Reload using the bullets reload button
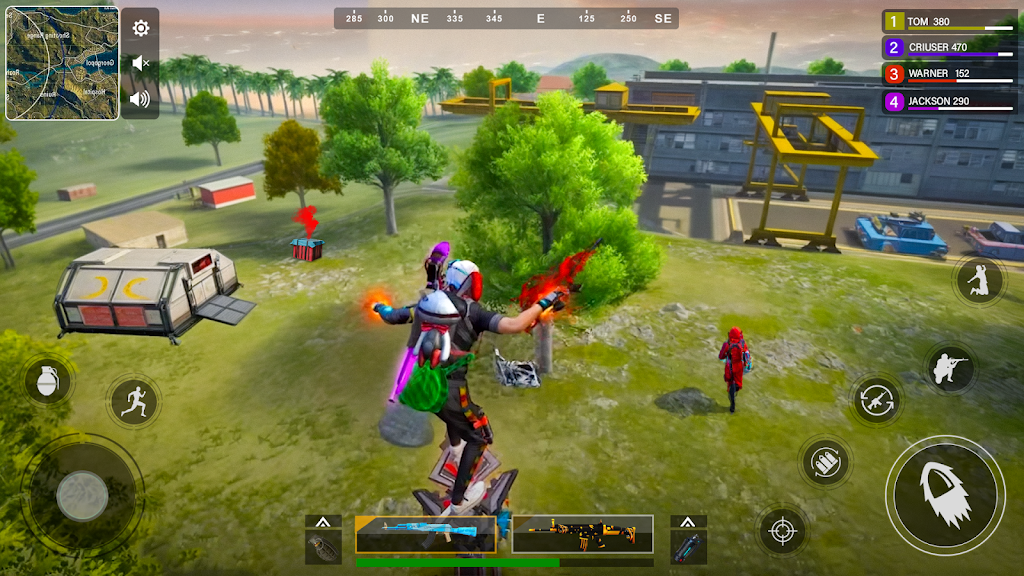This screenshot has height=576, width=1024. pos(825,462)
